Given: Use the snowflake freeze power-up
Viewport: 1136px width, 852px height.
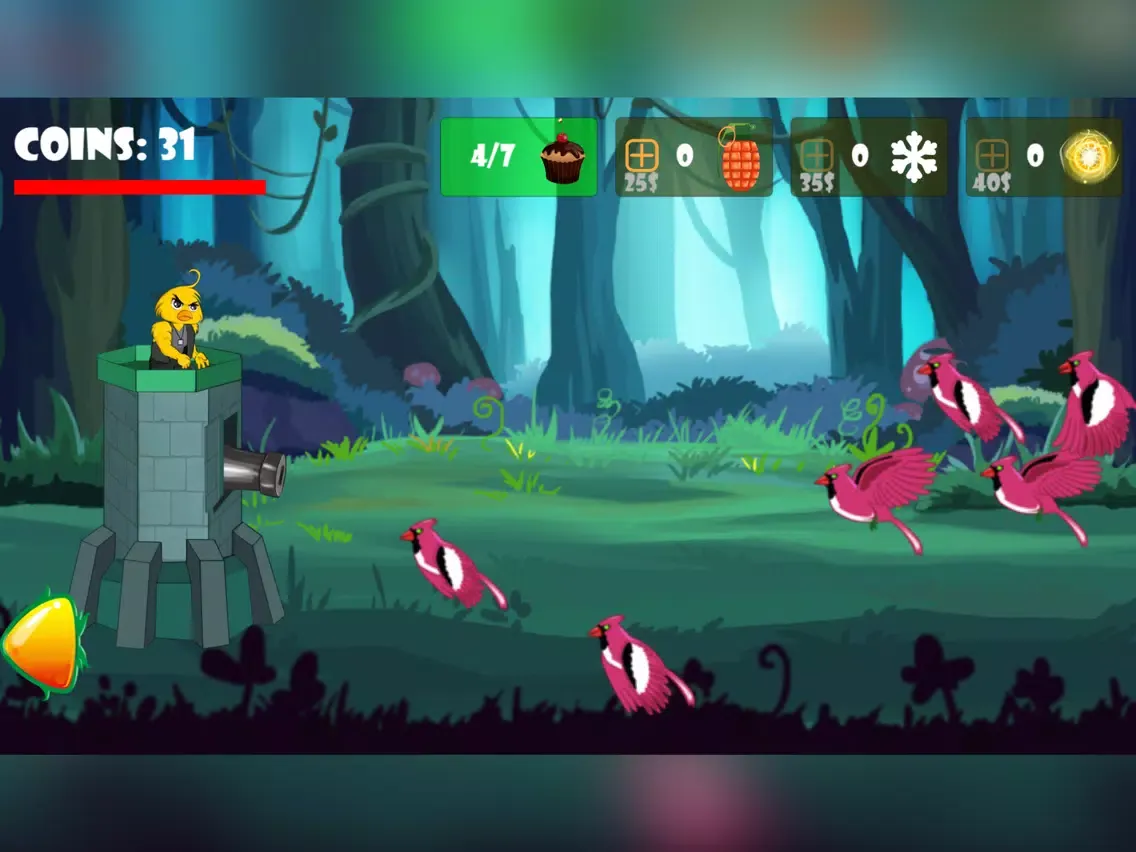Looking at the screenshot, I should click(x=914, y=158).
